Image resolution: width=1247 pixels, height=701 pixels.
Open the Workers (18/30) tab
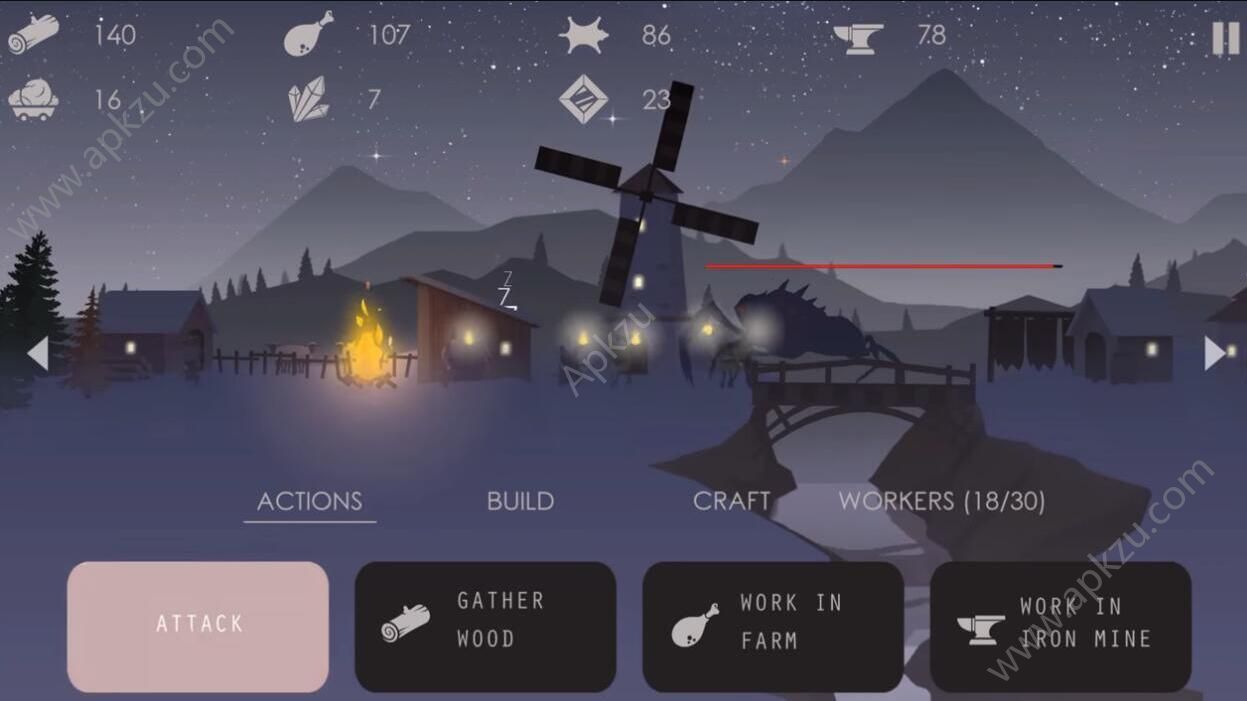(941, 501)
